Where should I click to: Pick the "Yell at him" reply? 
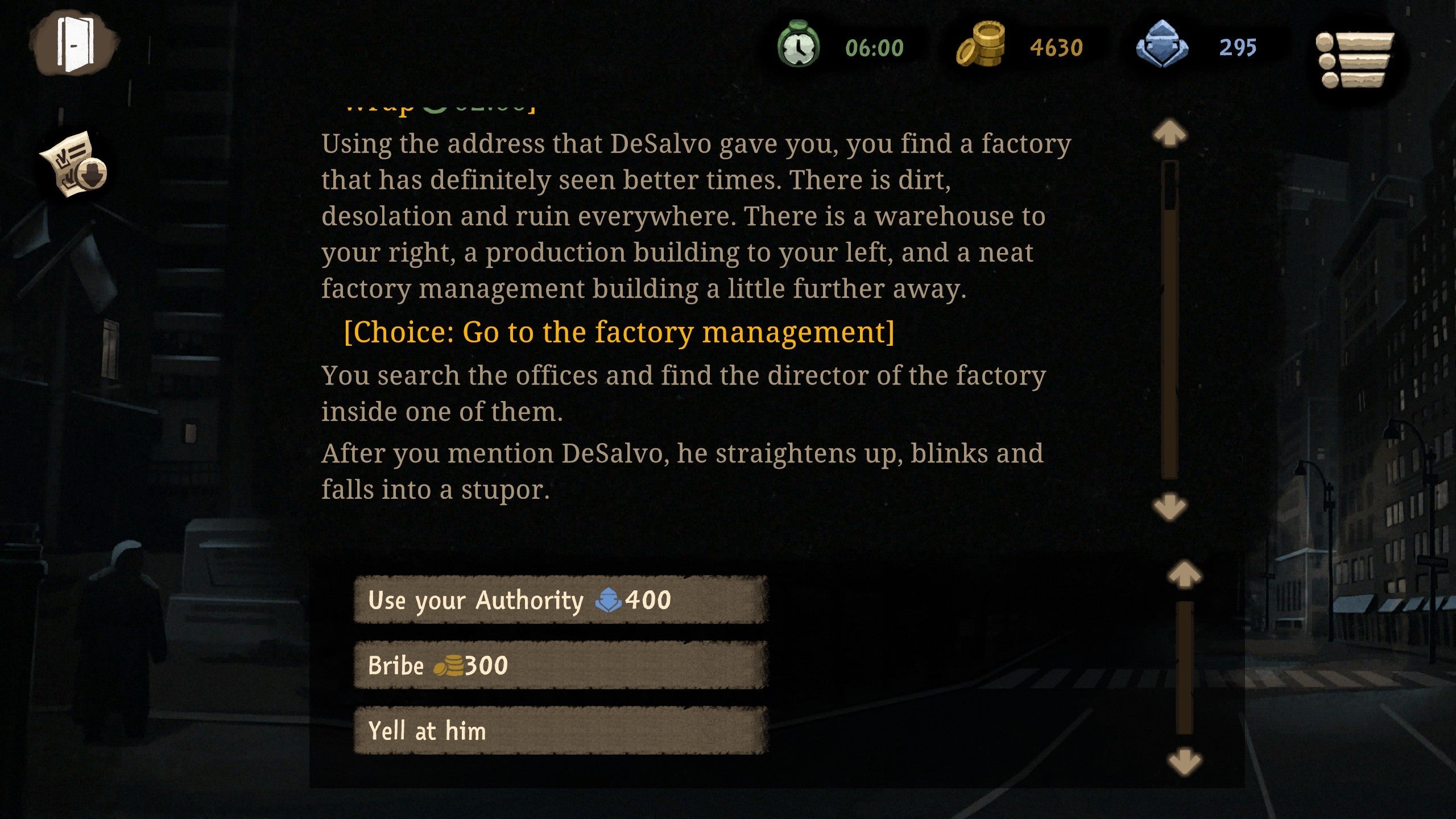(x=560, y=730)
